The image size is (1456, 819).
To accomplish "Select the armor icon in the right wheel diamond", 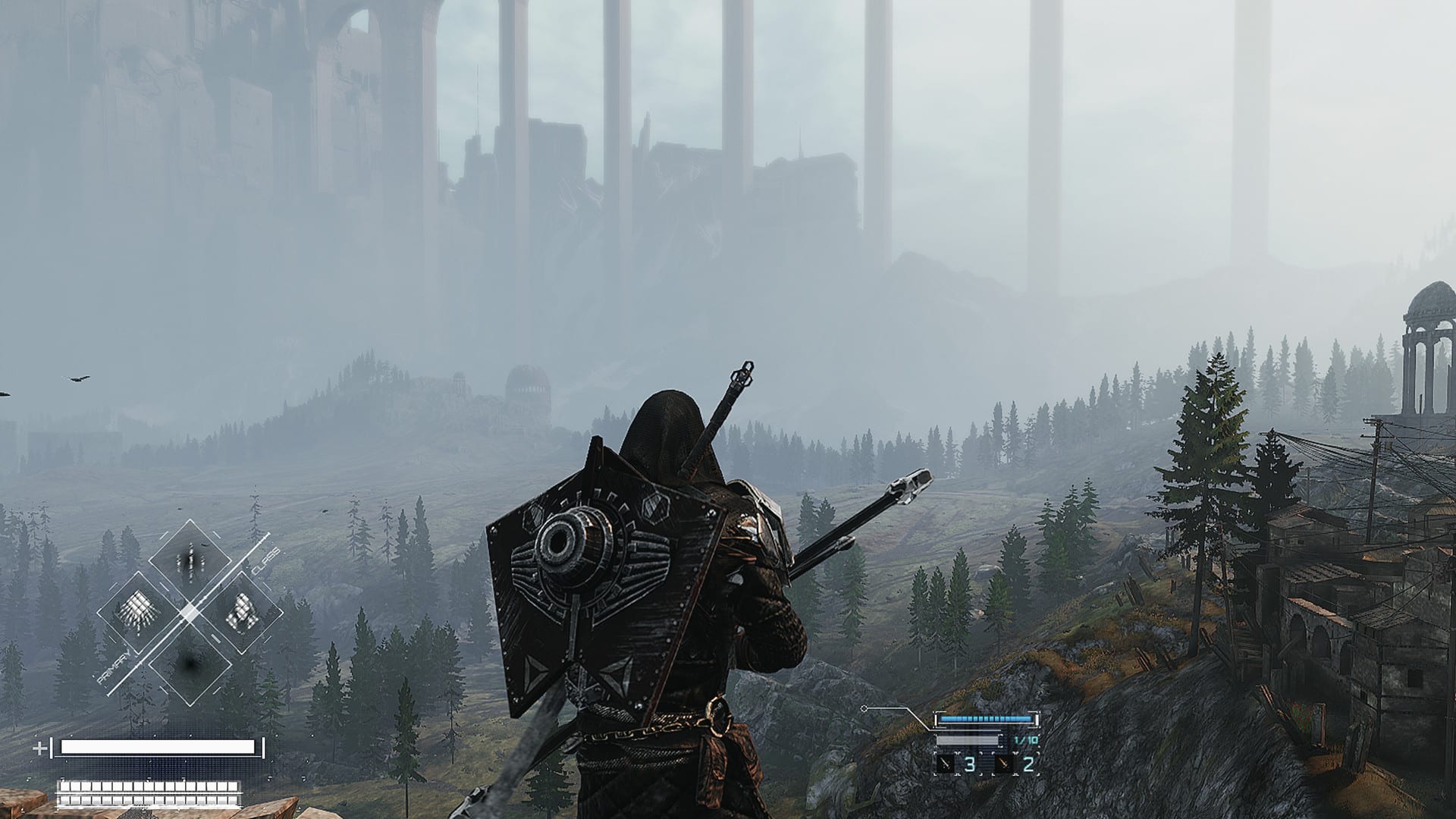I will (241, 610).
